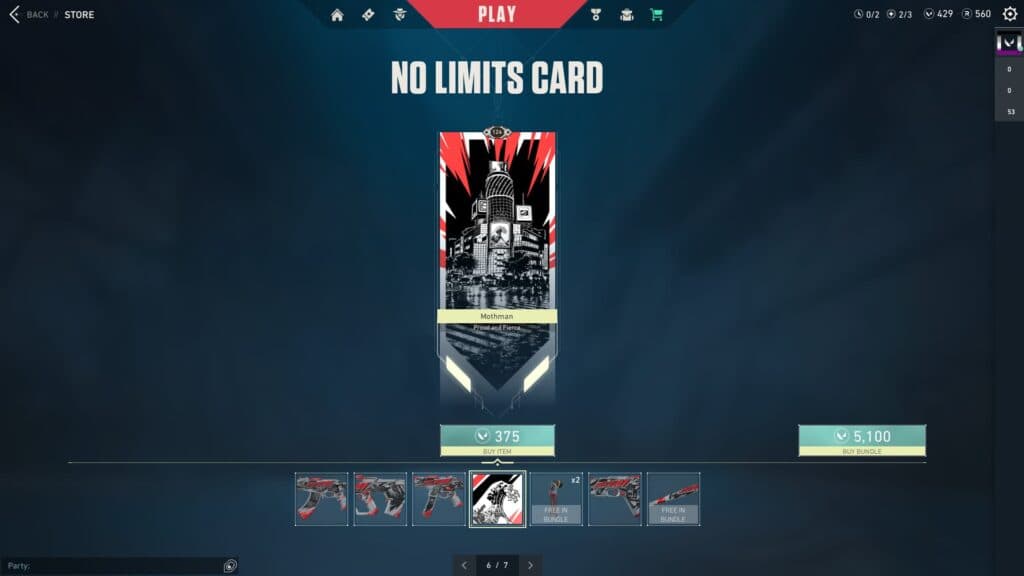
Task: Click the red PLAY button
Action: coord(497,14)
